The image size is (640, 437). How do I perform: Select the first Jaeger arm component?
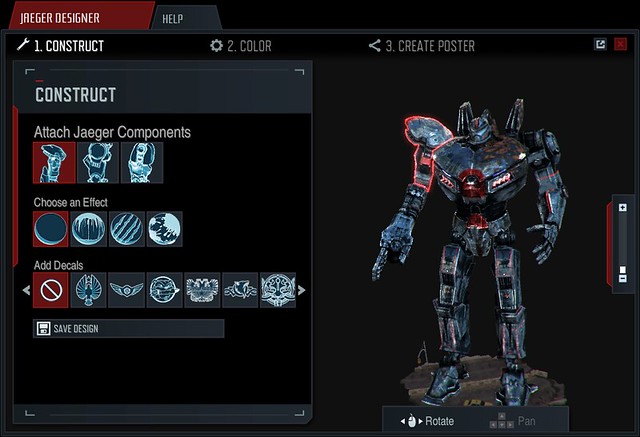pyautogui.click(x=52, y=163)
